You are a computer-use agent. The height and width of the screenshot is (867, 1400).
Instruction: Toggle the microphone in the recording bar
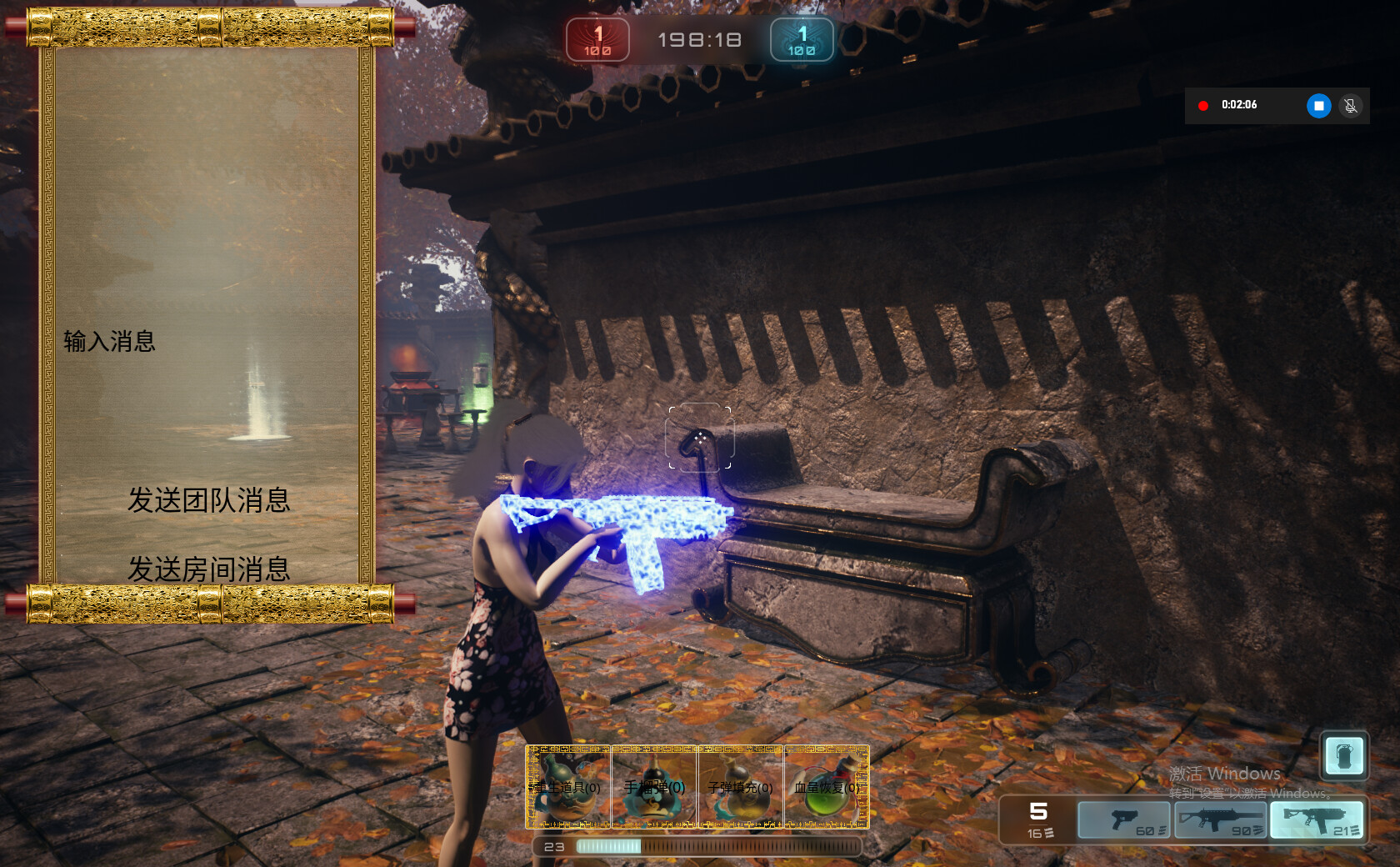(x=1352, y=105)
